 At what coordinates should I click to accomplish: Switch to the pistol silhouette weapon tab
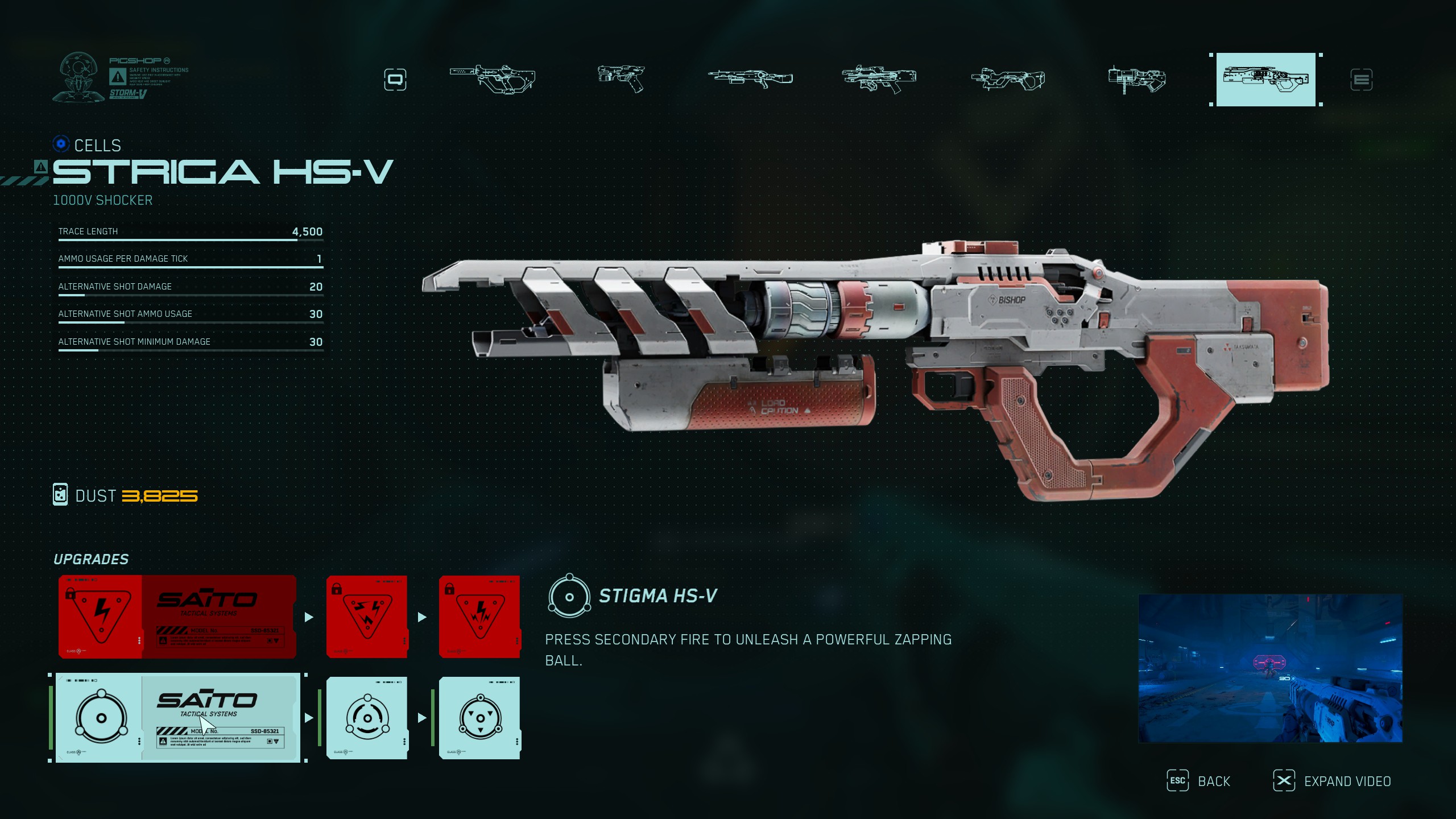pos(621,78)
